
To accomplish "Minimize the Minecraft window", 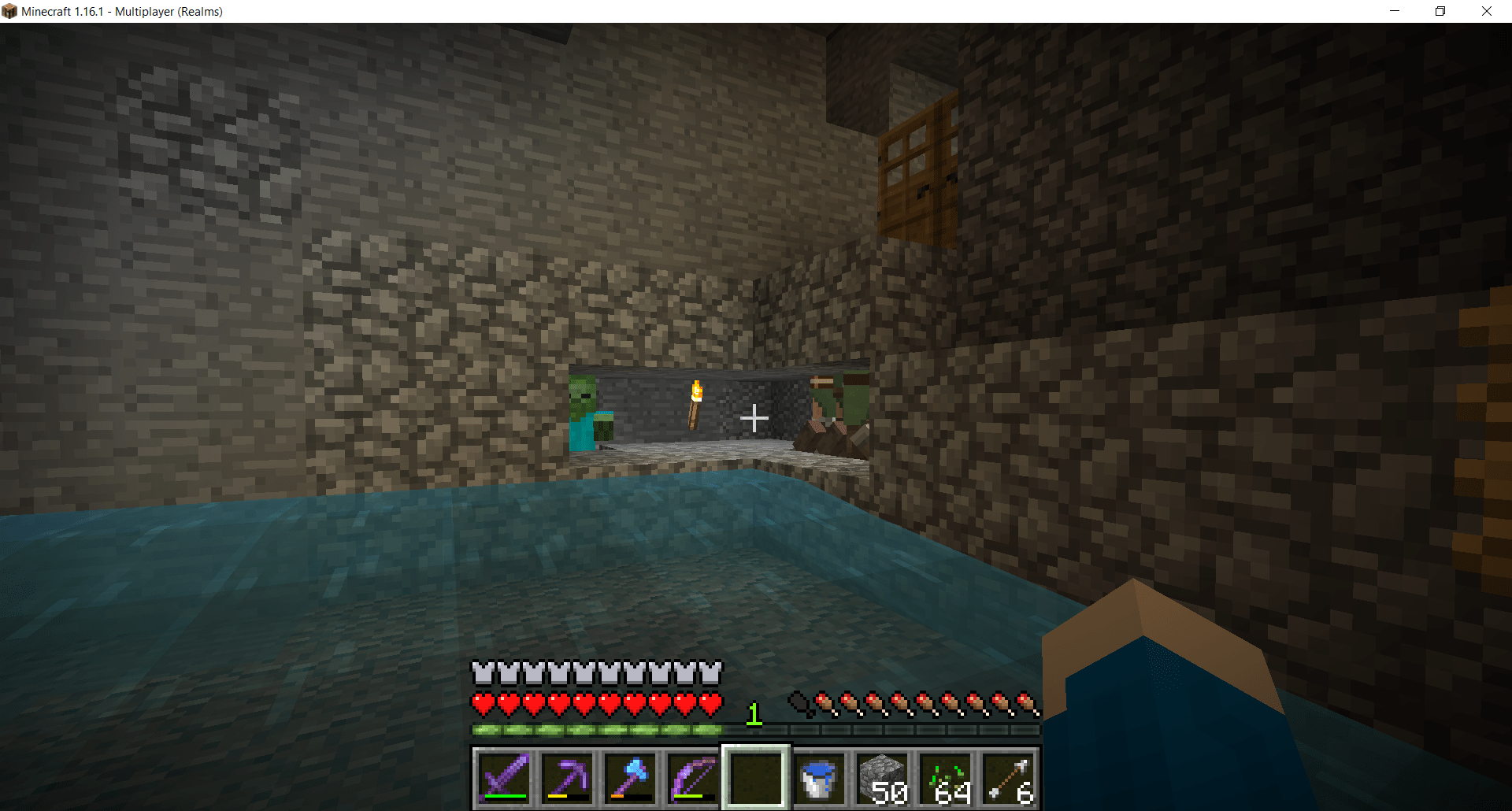I will [1395, 11].
